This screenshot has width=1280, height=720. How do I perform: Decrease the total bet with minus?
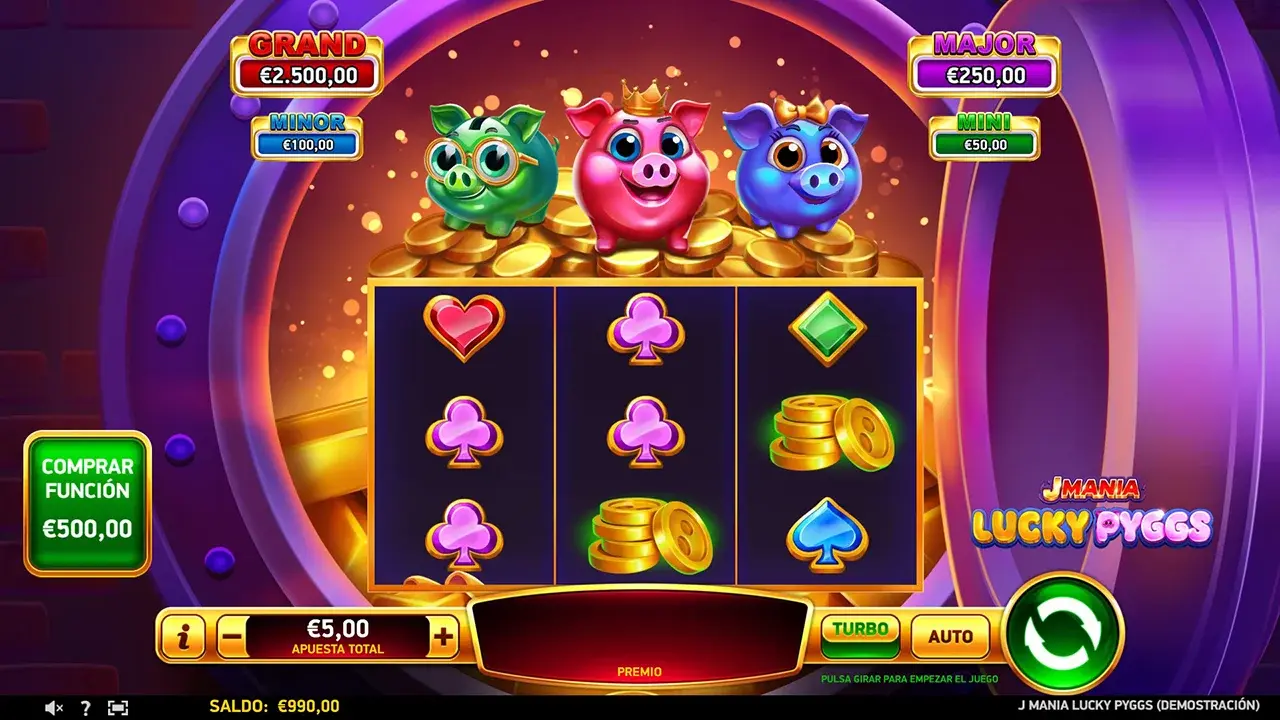231,636
